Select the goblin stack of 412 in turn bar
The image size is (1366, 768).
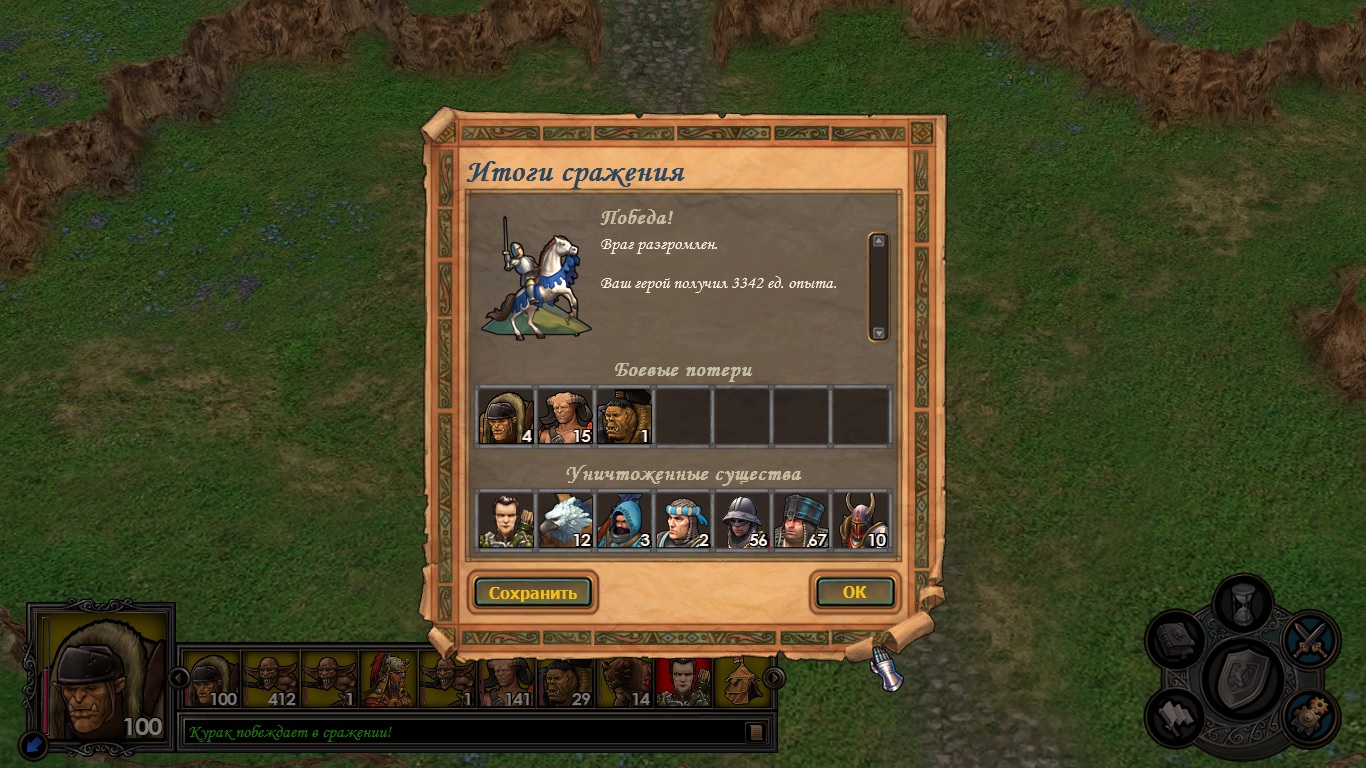[270, 680]
